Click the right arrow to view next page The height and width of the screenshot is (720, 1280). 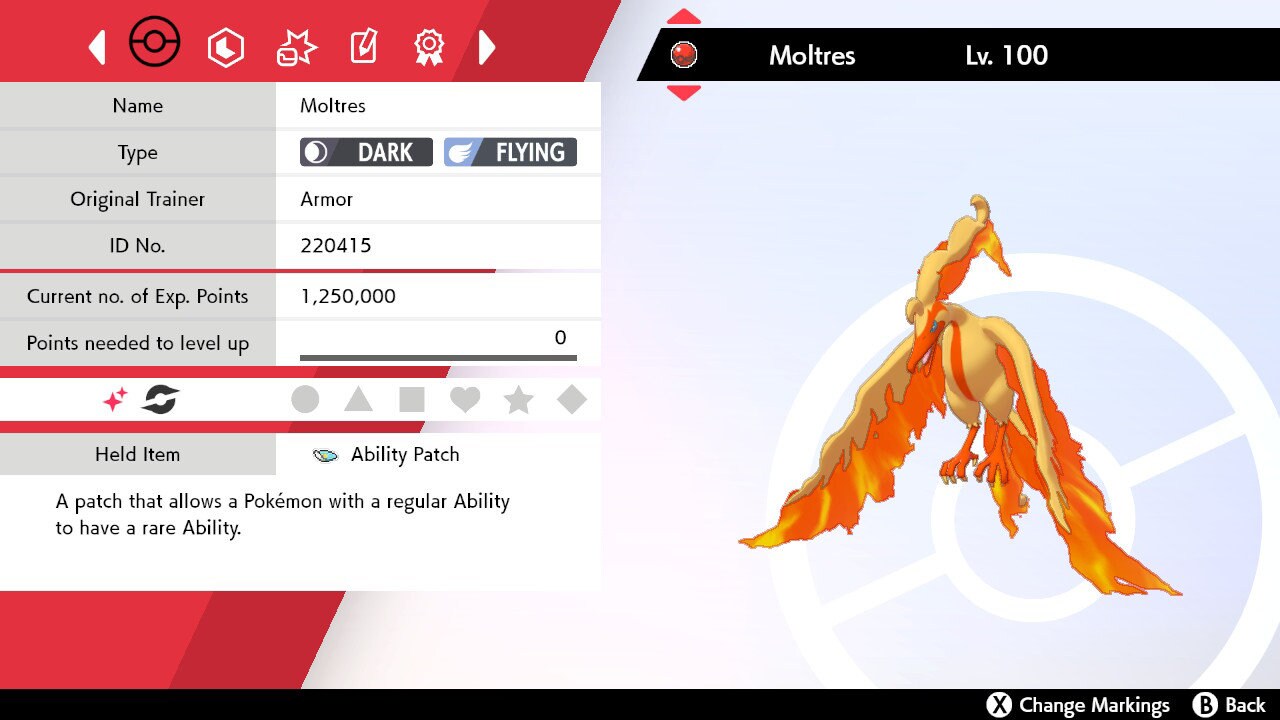coord(487,46)
